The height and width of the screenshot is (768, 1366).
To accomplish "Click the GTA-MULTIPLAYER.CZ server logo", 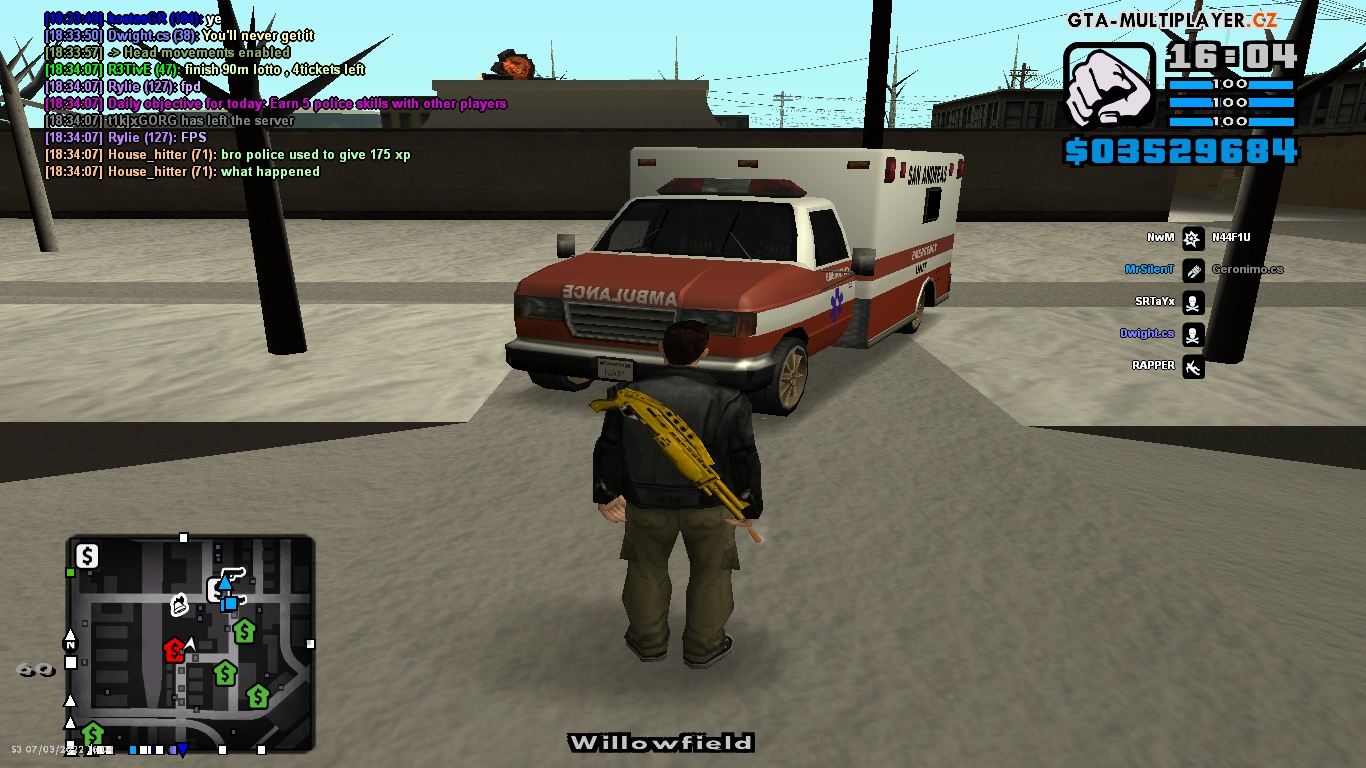I will (1172, 20).
